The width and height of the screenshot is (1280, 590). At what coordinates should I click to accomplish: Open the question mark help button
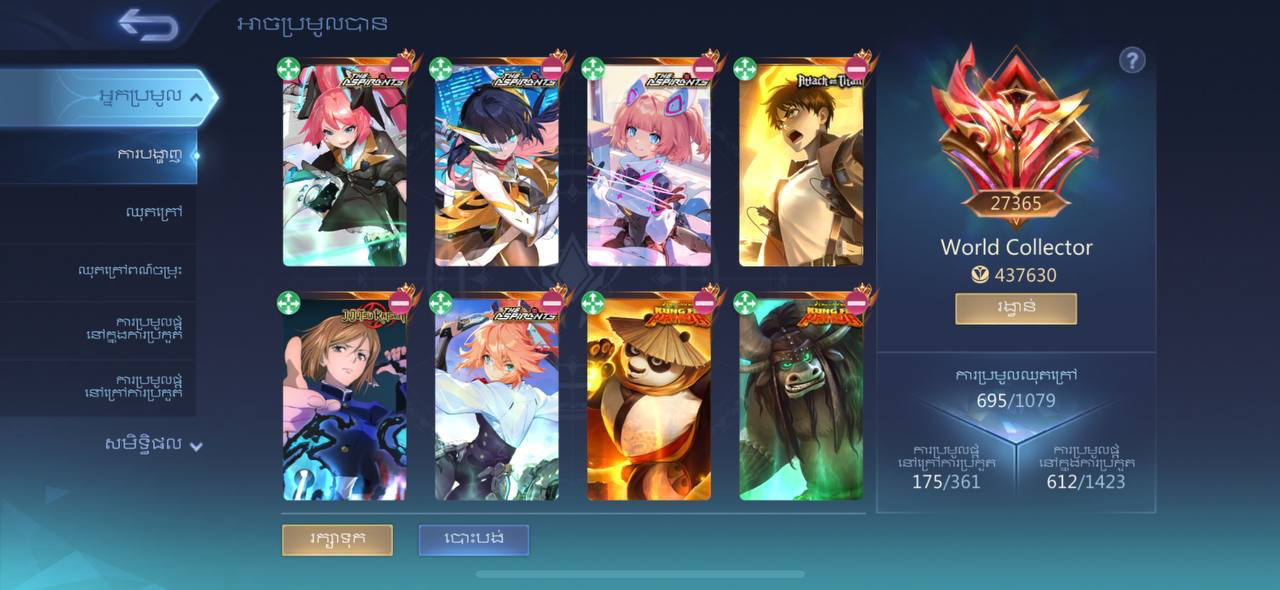pos(1131,60)
